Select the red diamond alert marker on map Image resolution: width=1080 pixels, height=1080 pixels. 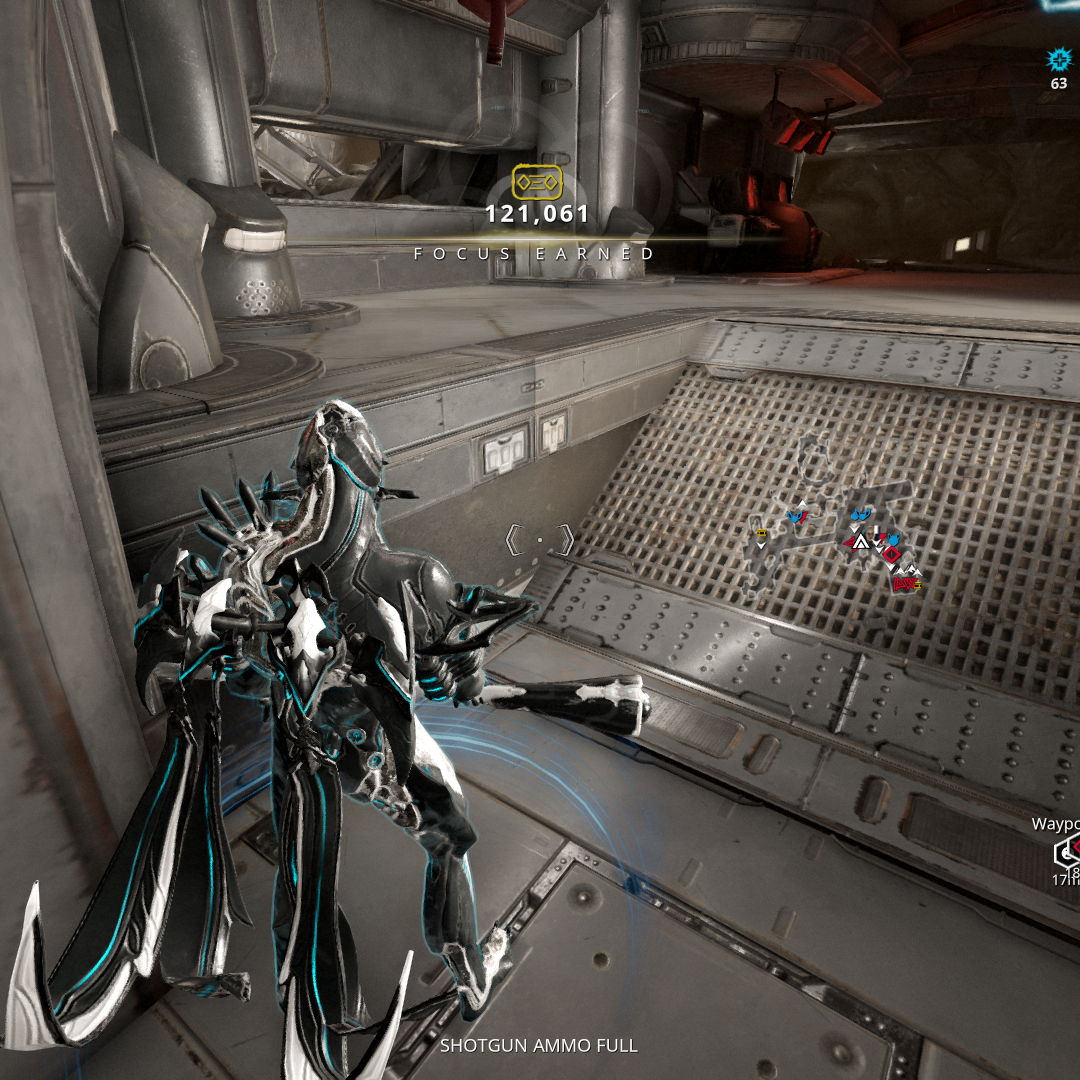(891, 552)
